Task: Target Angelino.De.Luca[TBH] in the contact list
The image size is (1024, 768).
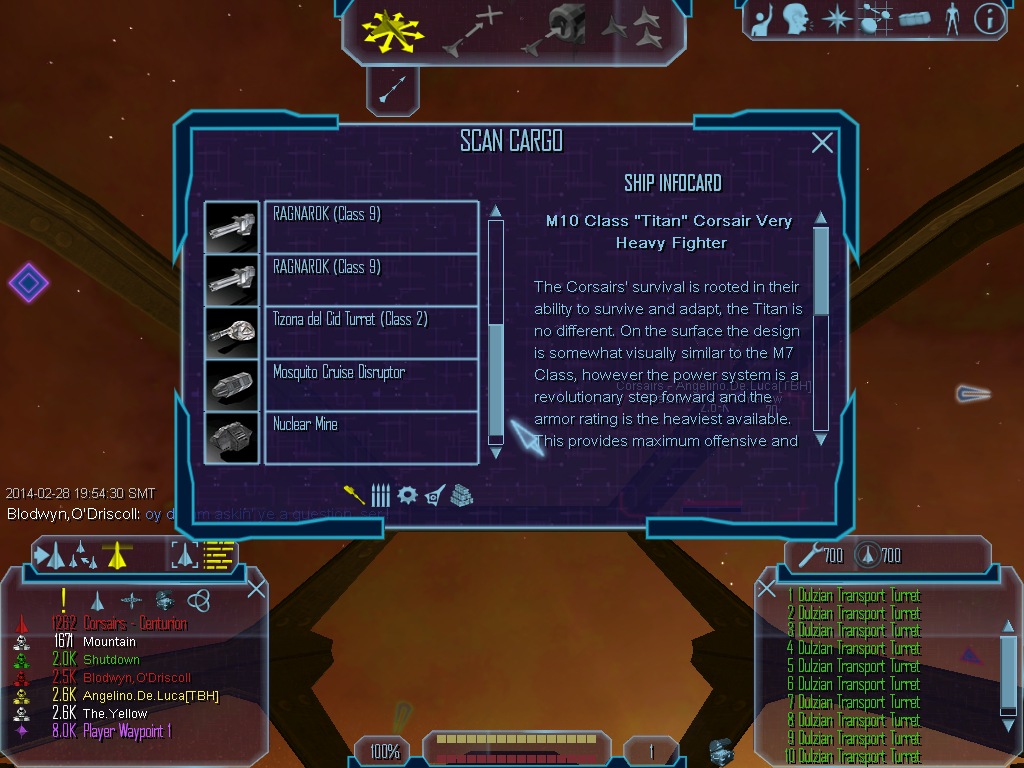Action: pyautogui.click(x=150, y=696)
